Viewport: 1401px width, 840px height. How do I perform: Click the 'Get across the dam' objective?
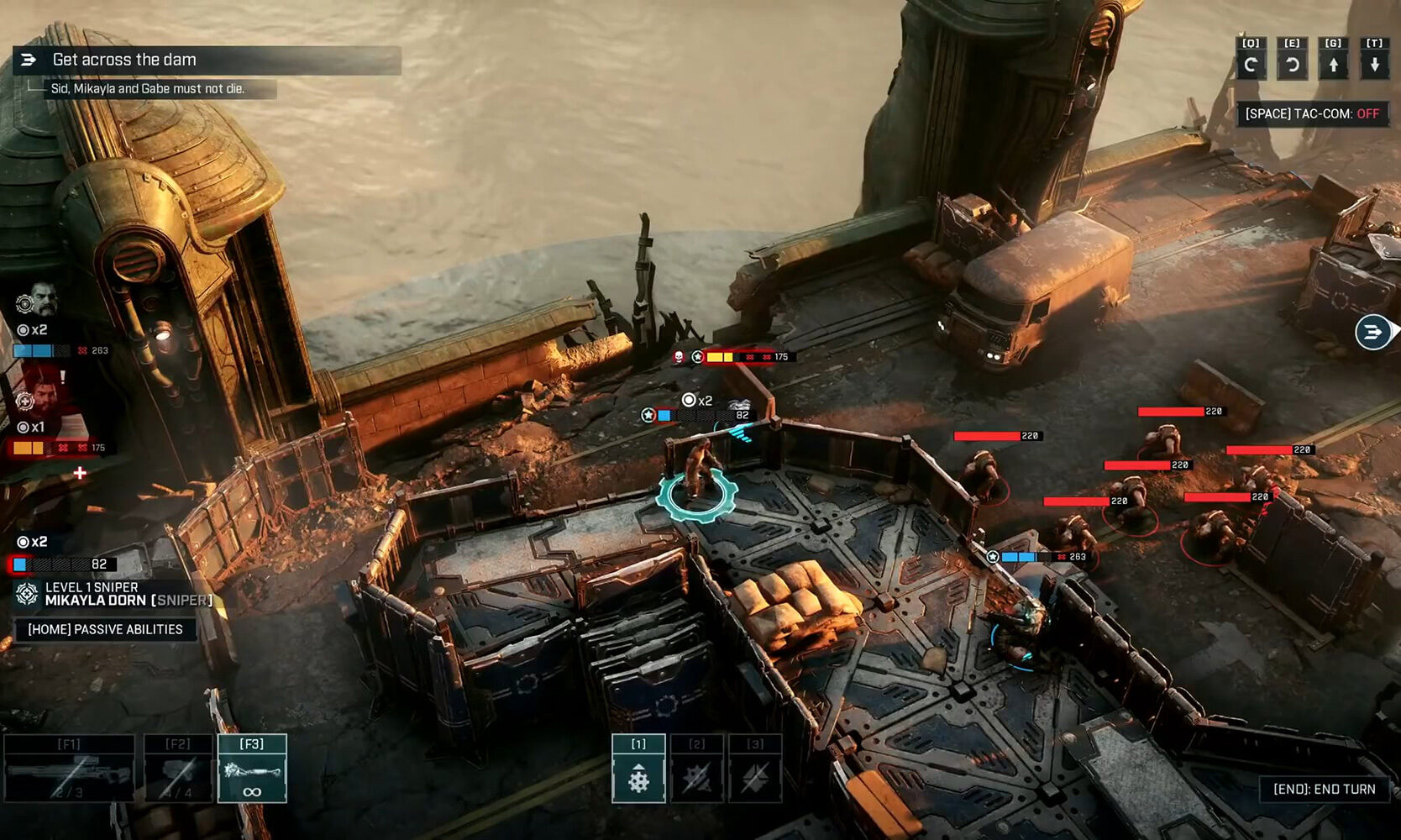(124, 60)
